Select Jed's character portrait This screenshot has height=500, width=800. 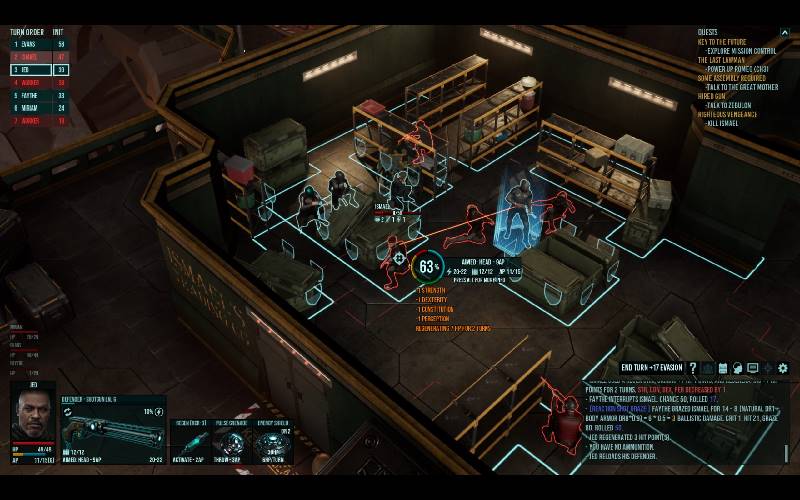pos(33,417)
